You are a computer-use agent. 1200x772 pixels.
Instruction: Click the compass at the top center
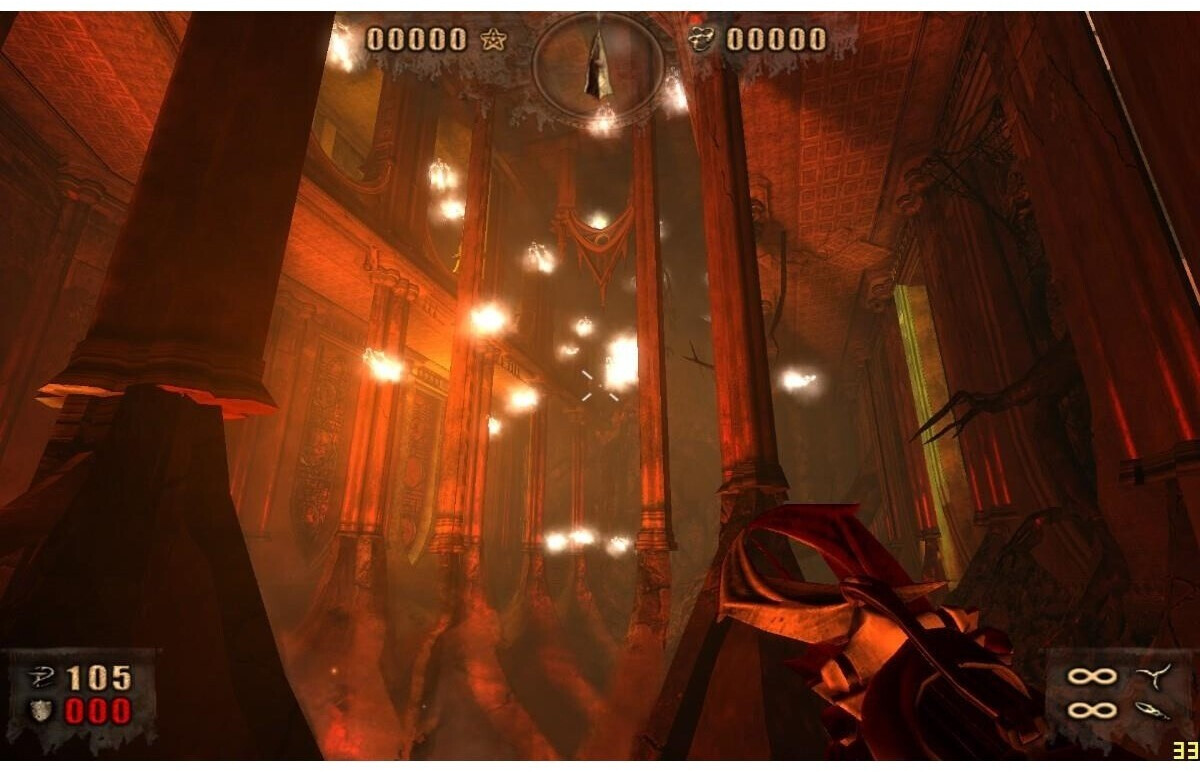point(599,62)
